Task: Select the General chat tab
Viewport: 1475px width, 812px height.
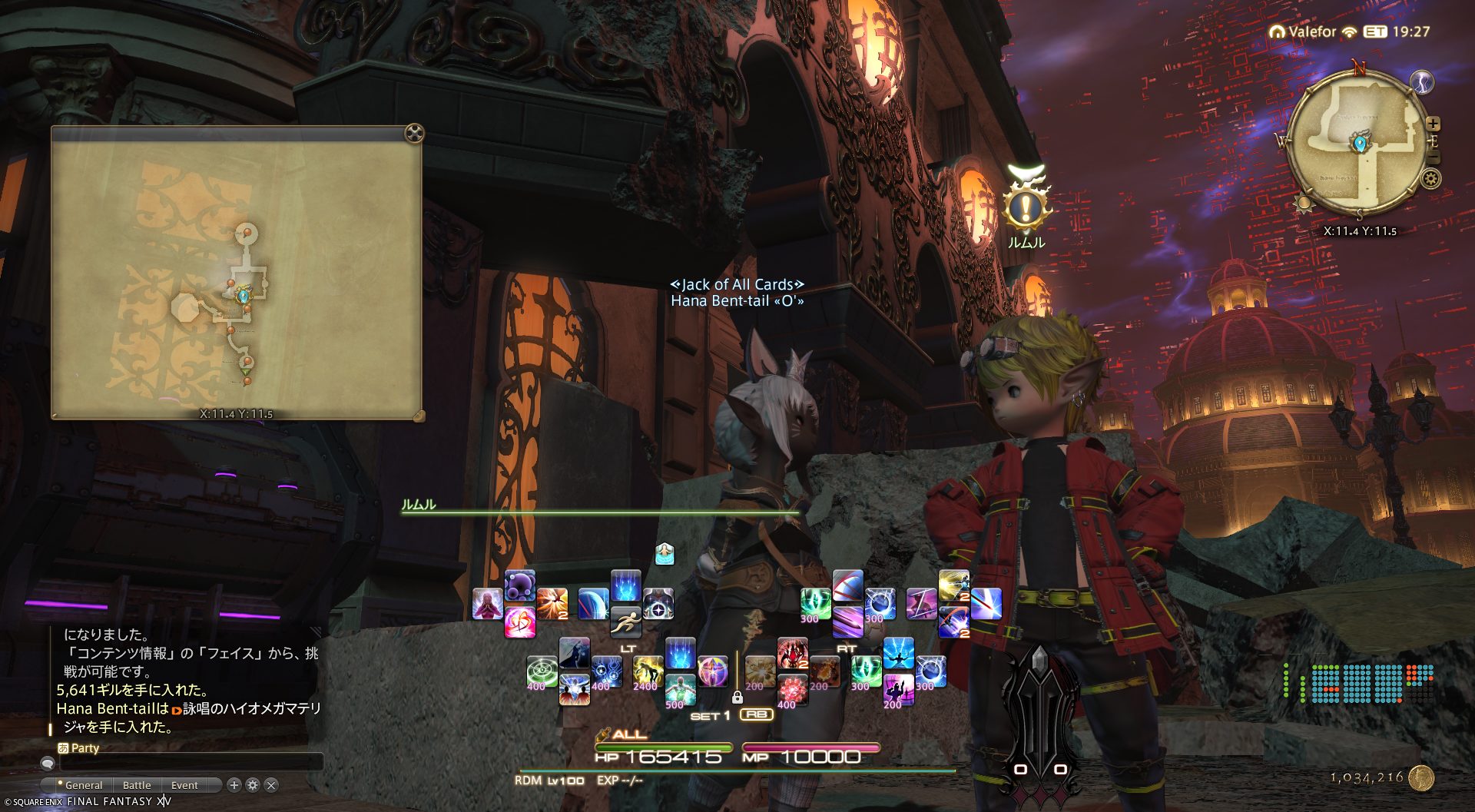Action: coord(83,785)
